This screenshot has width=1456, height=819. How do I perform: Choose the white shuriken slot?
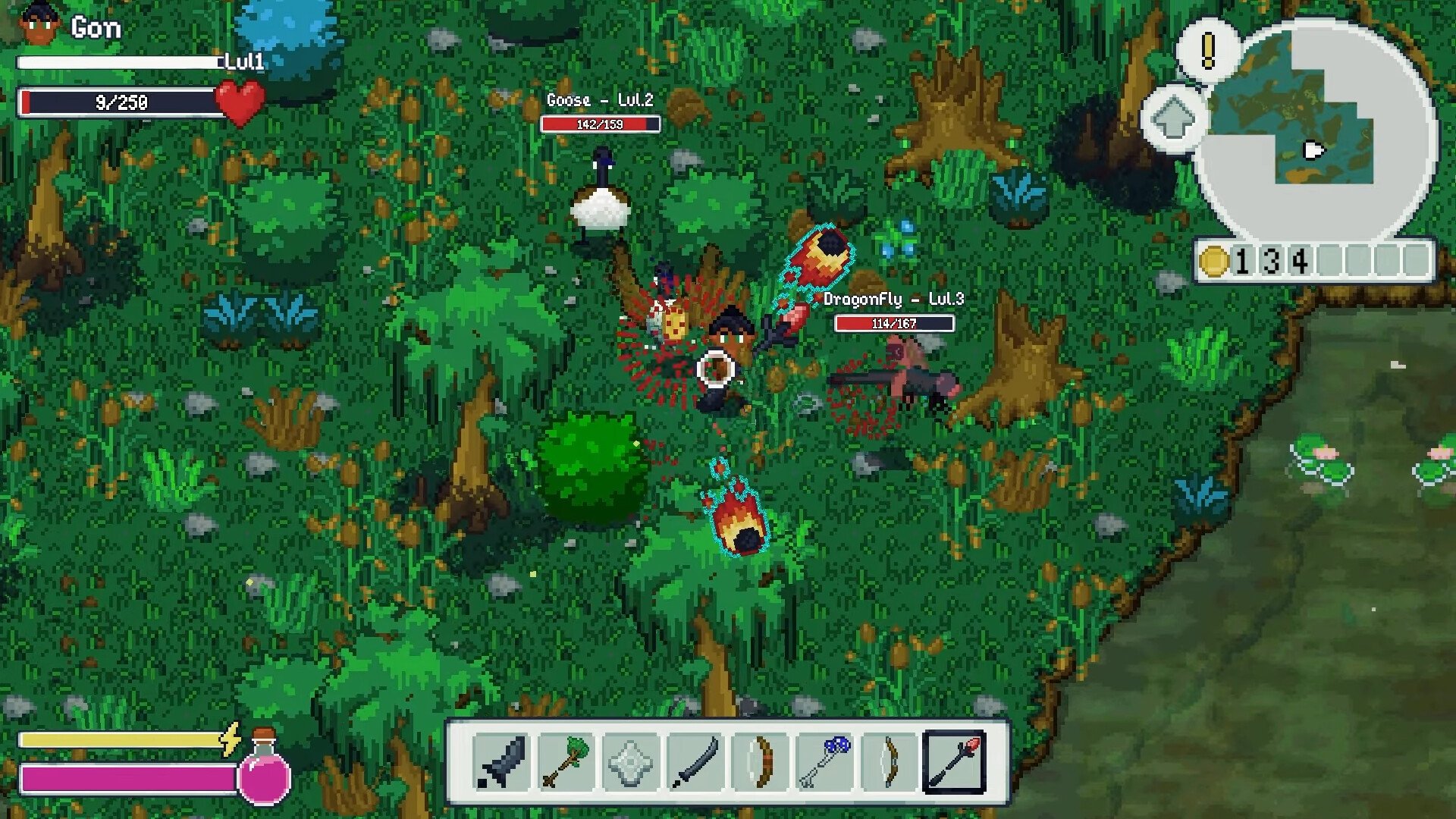tap(630, 761)
